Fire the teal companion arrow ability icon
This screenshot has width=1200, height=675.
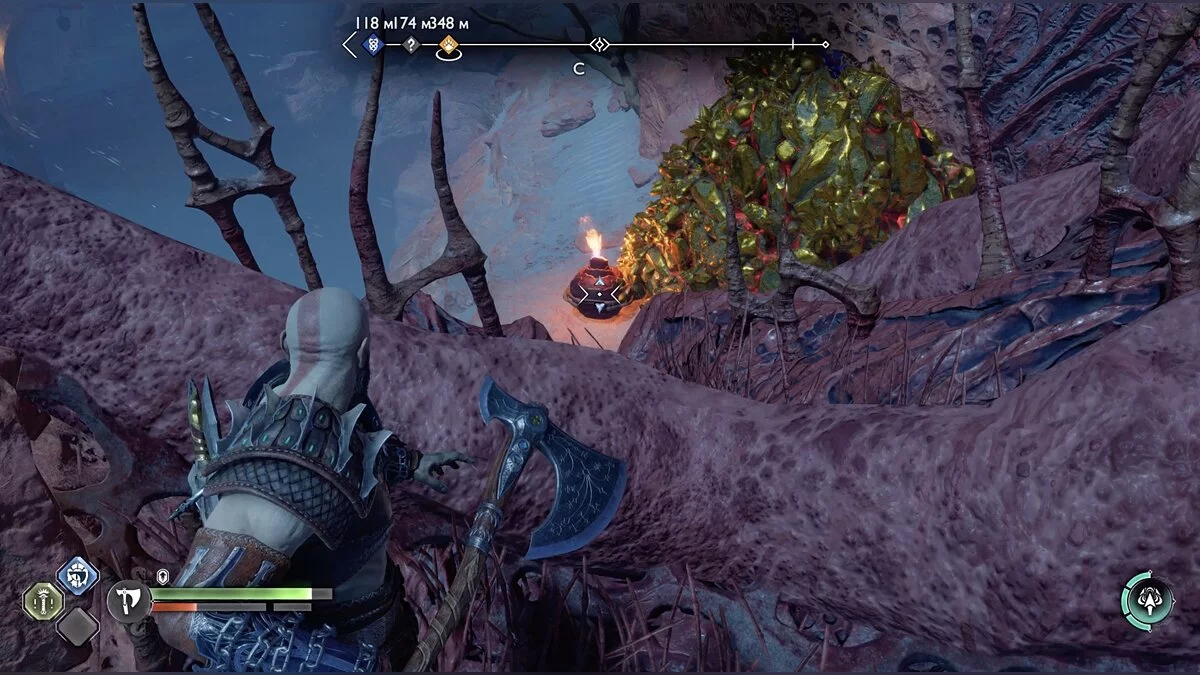pos(1147,600)
